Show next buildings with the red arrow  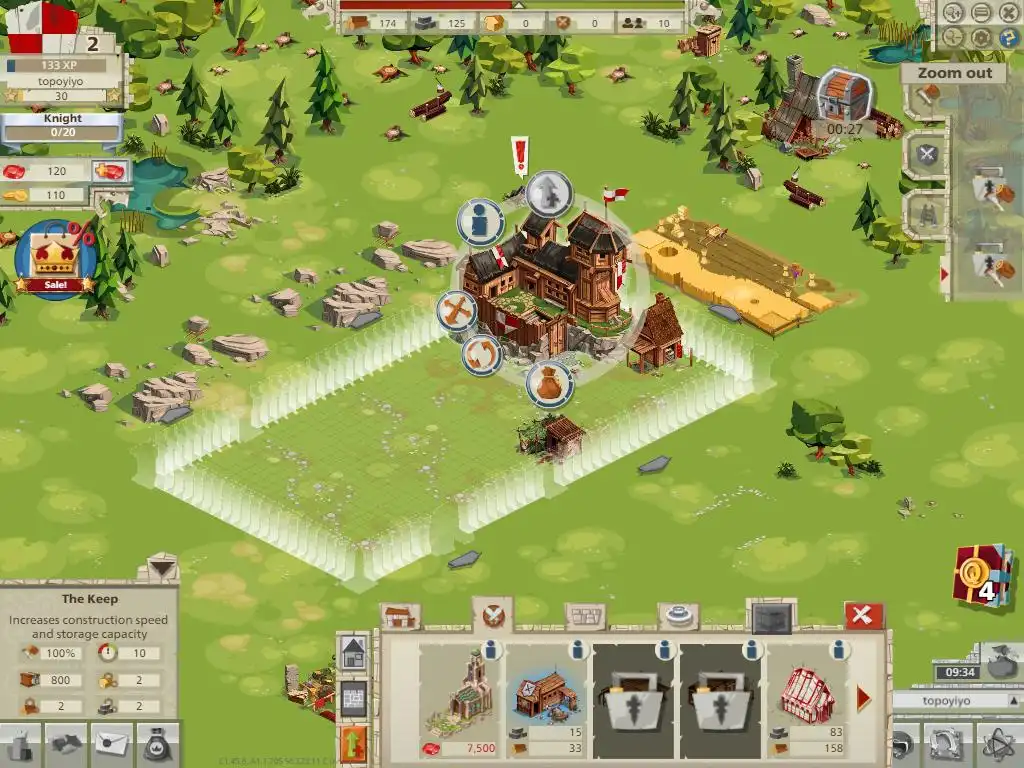pos(864,698)
